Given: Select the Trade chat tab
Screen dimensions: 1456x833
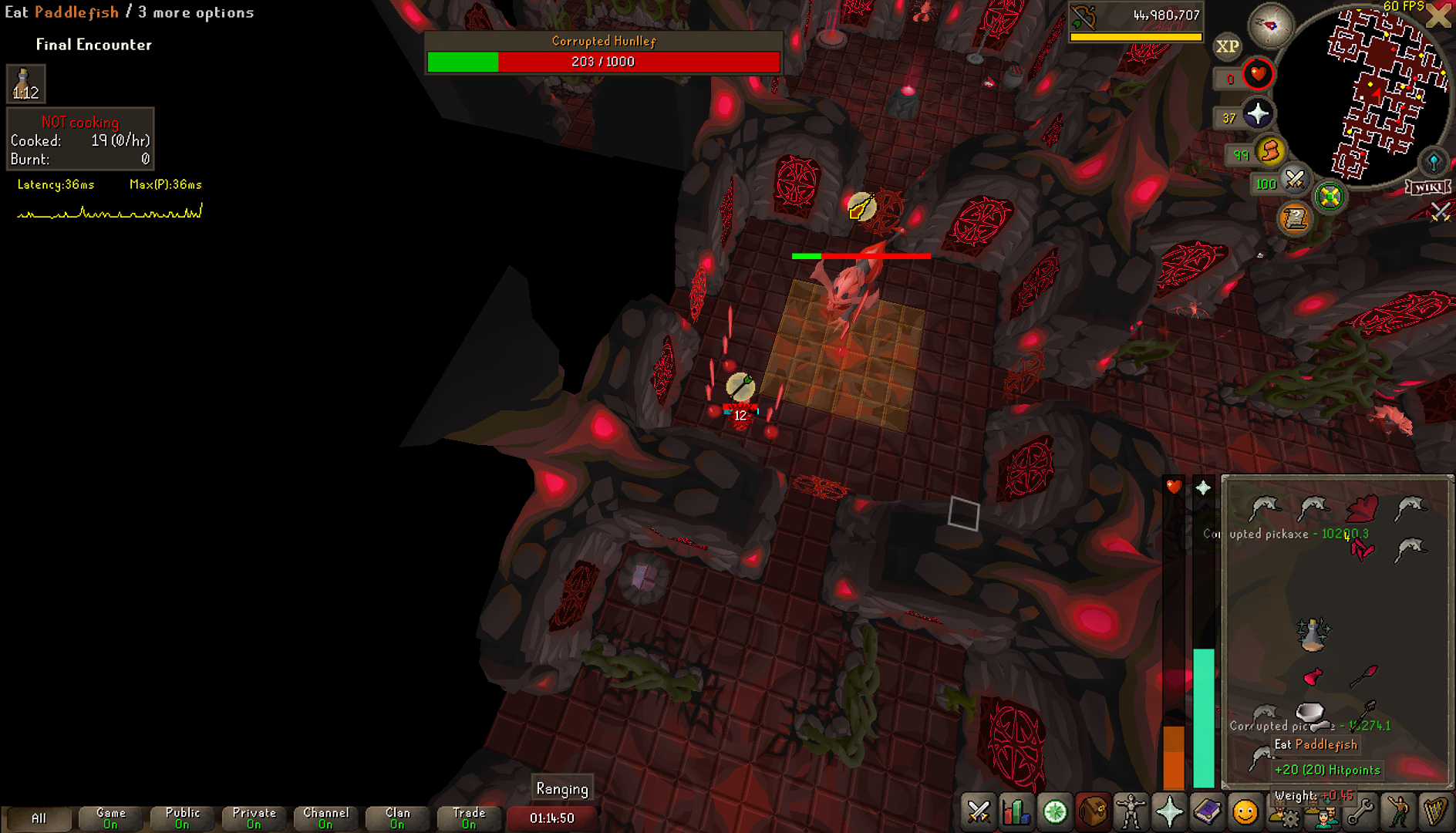Looking at the screenshot, I should point(469,818).
